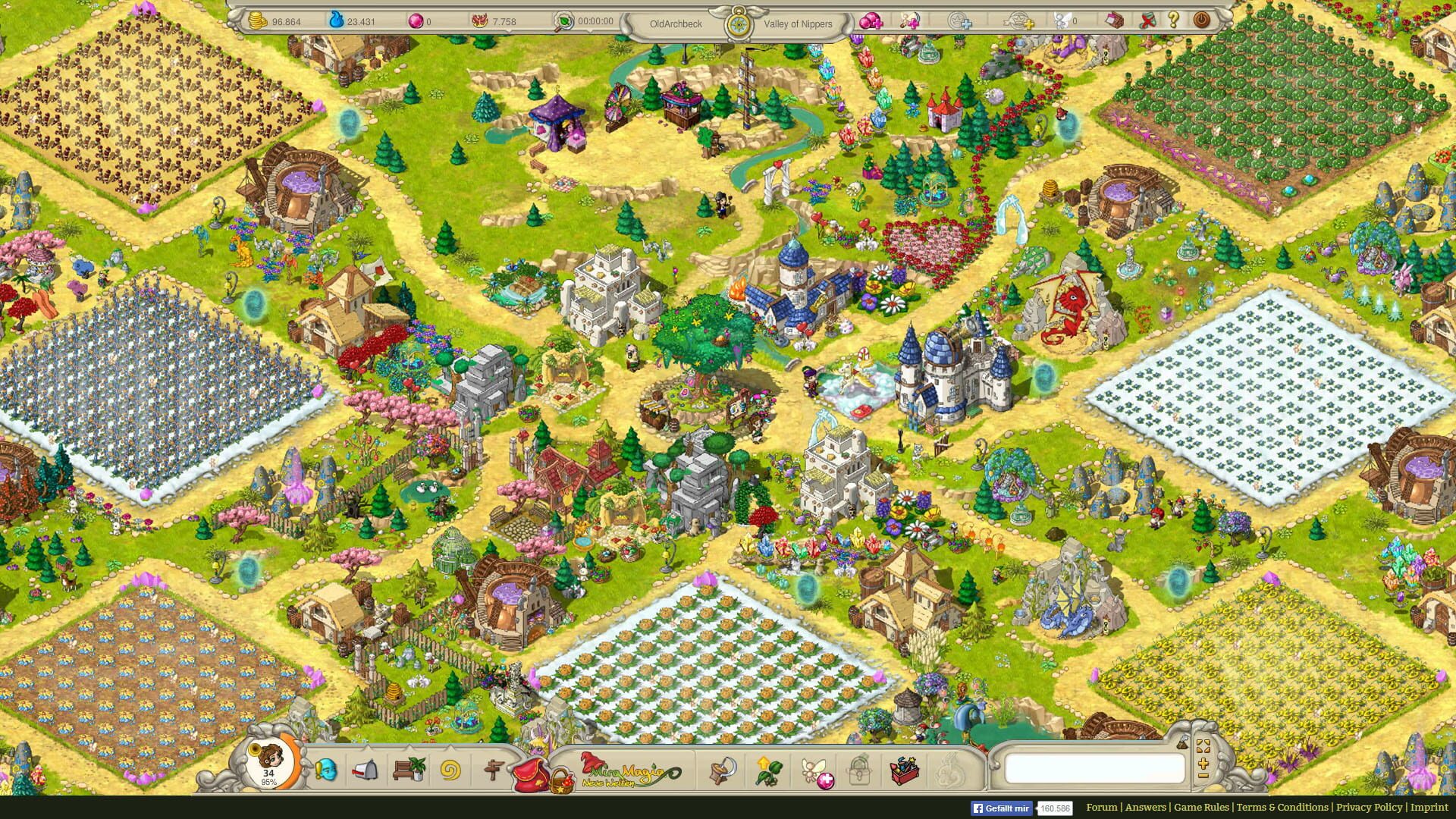Image resolution: width=1456 pixels, height=819 pixels.
Task: Click the zoom-in plus control
Action: coord(1203,764)
